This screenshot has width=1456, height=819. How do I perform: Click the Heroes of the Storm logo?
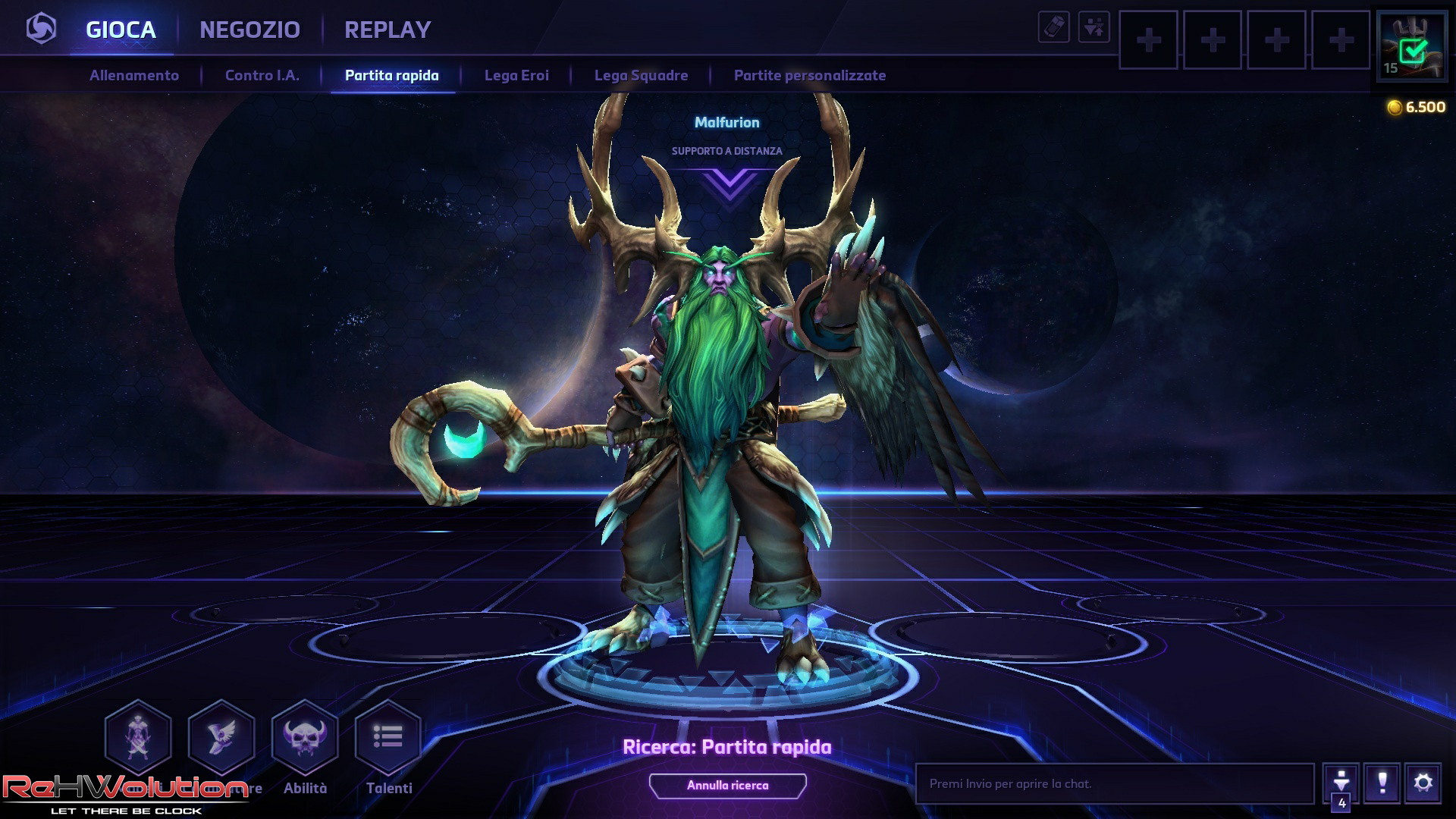click(x=41, y=29)
